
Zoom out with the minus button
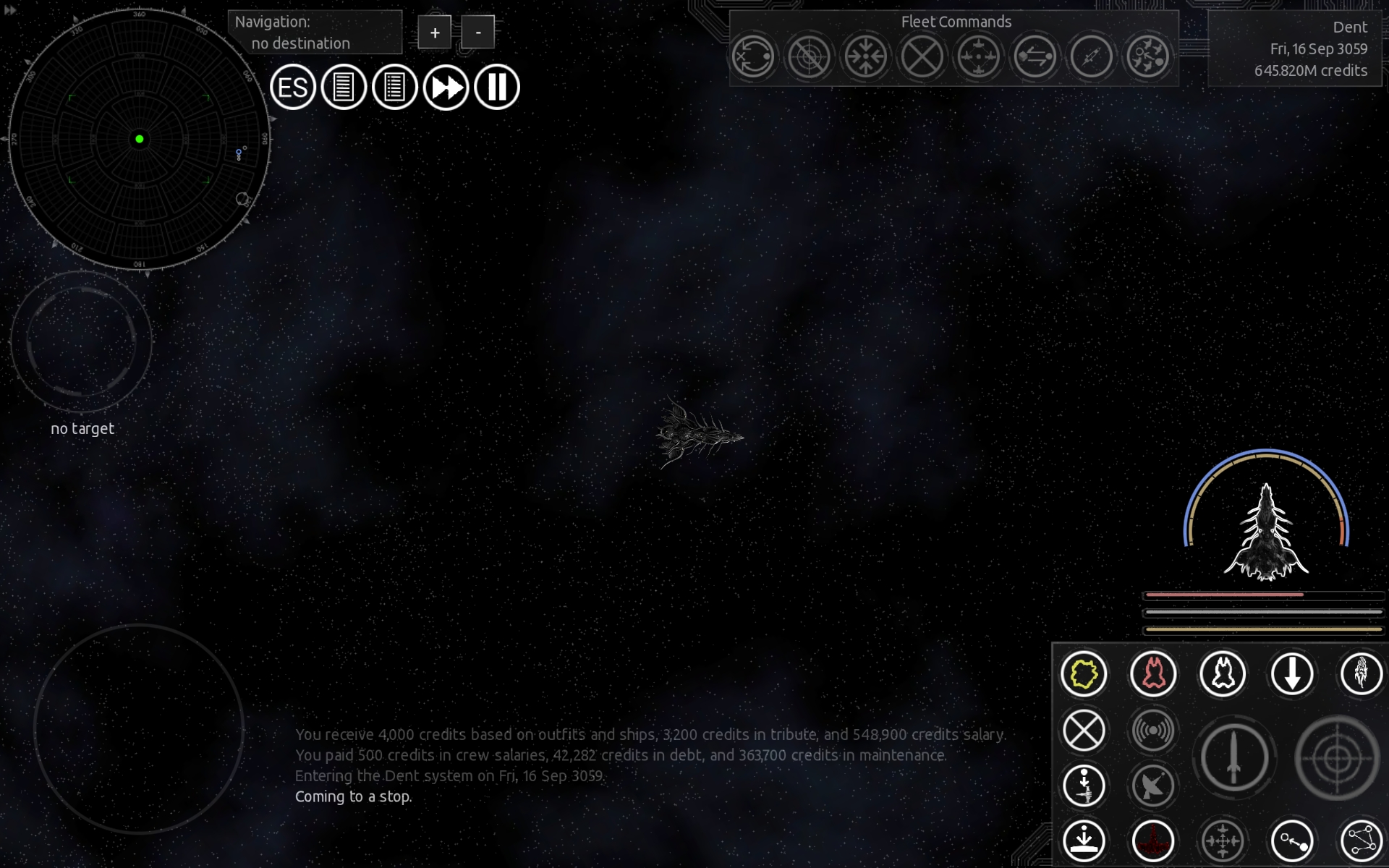coord(477,33)
